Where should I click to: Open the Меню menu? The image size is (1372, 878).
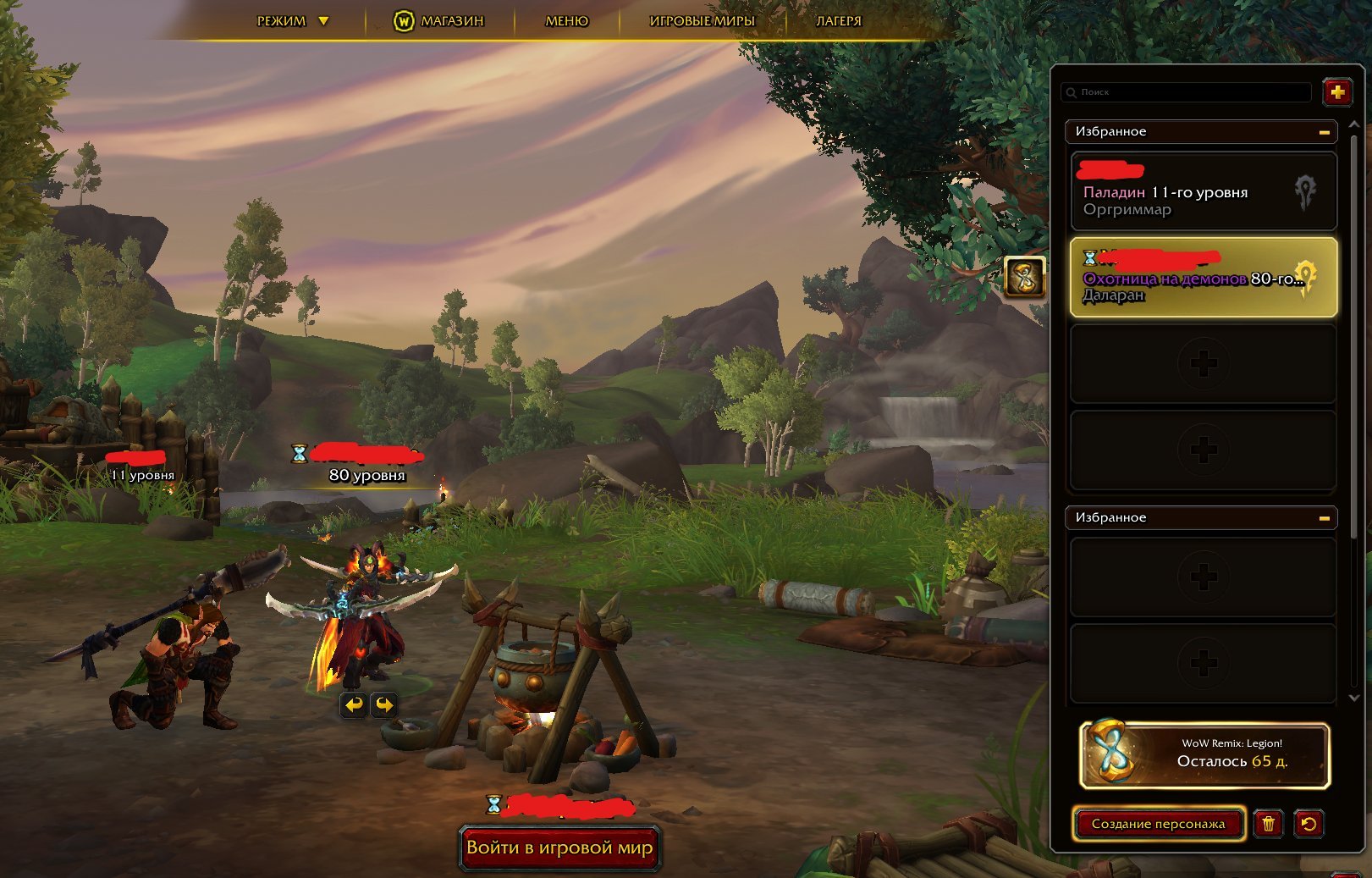click(566, 21)
